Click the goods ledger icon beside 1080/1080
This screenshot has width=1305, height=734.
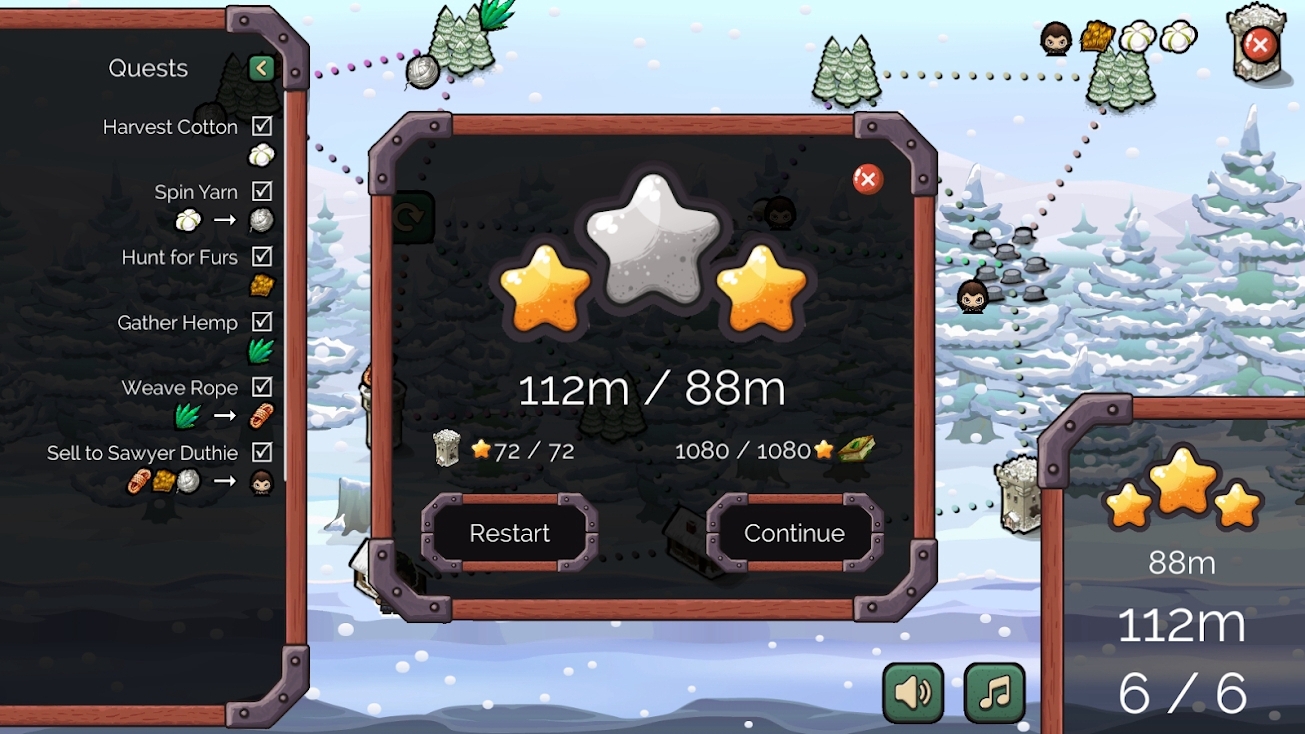click(x=855, y=450)
